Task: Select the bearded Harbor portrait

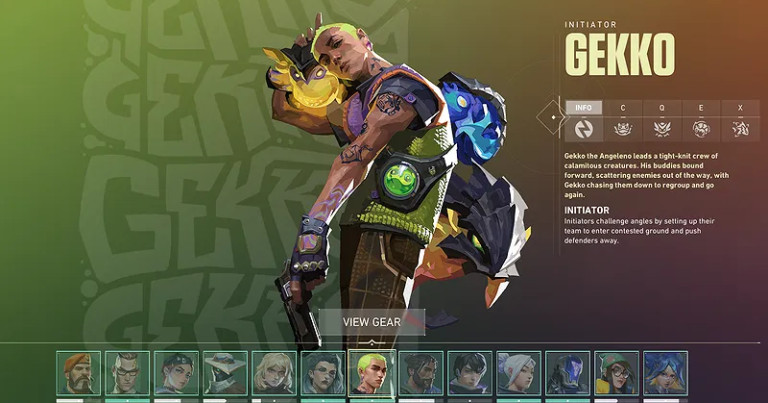Action: (421, 373)
